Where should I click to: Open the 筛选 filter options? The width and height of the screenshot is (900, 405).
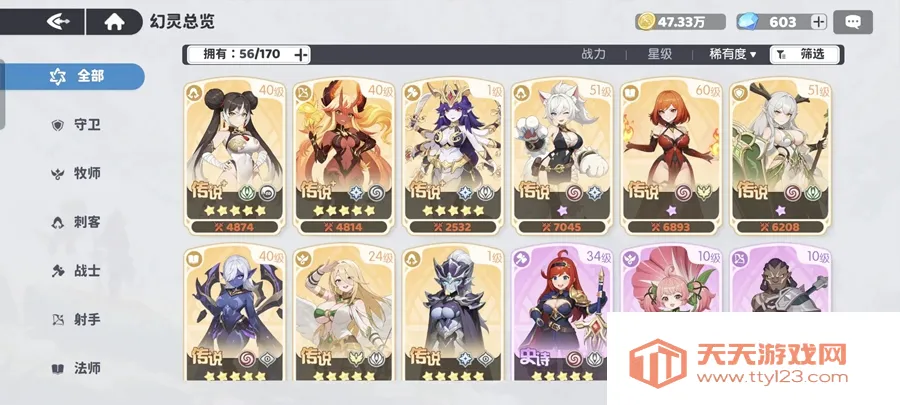click(804, 54)
